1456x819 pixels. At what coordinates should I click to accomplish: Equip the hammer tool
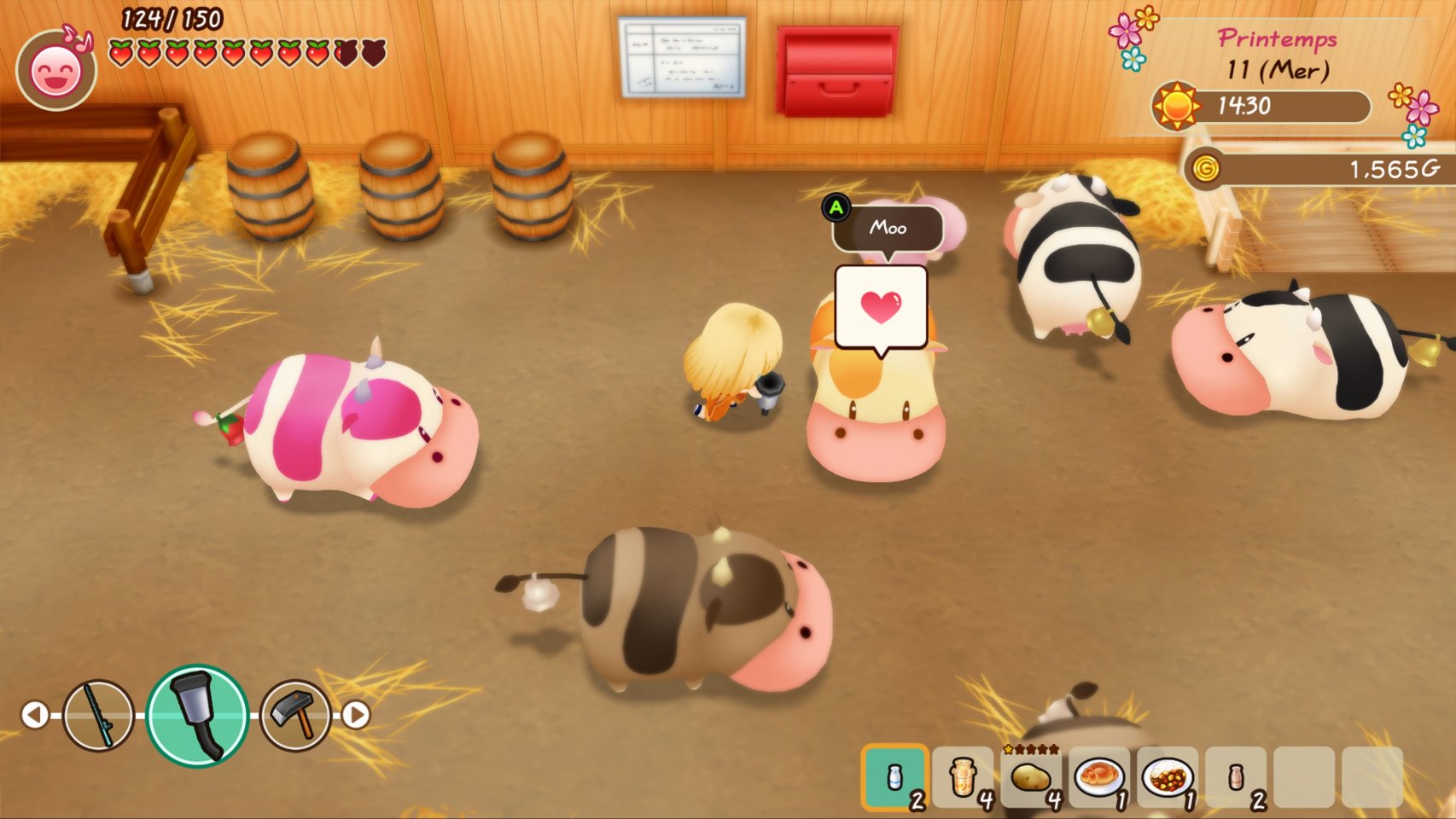[x=295, y=715]
